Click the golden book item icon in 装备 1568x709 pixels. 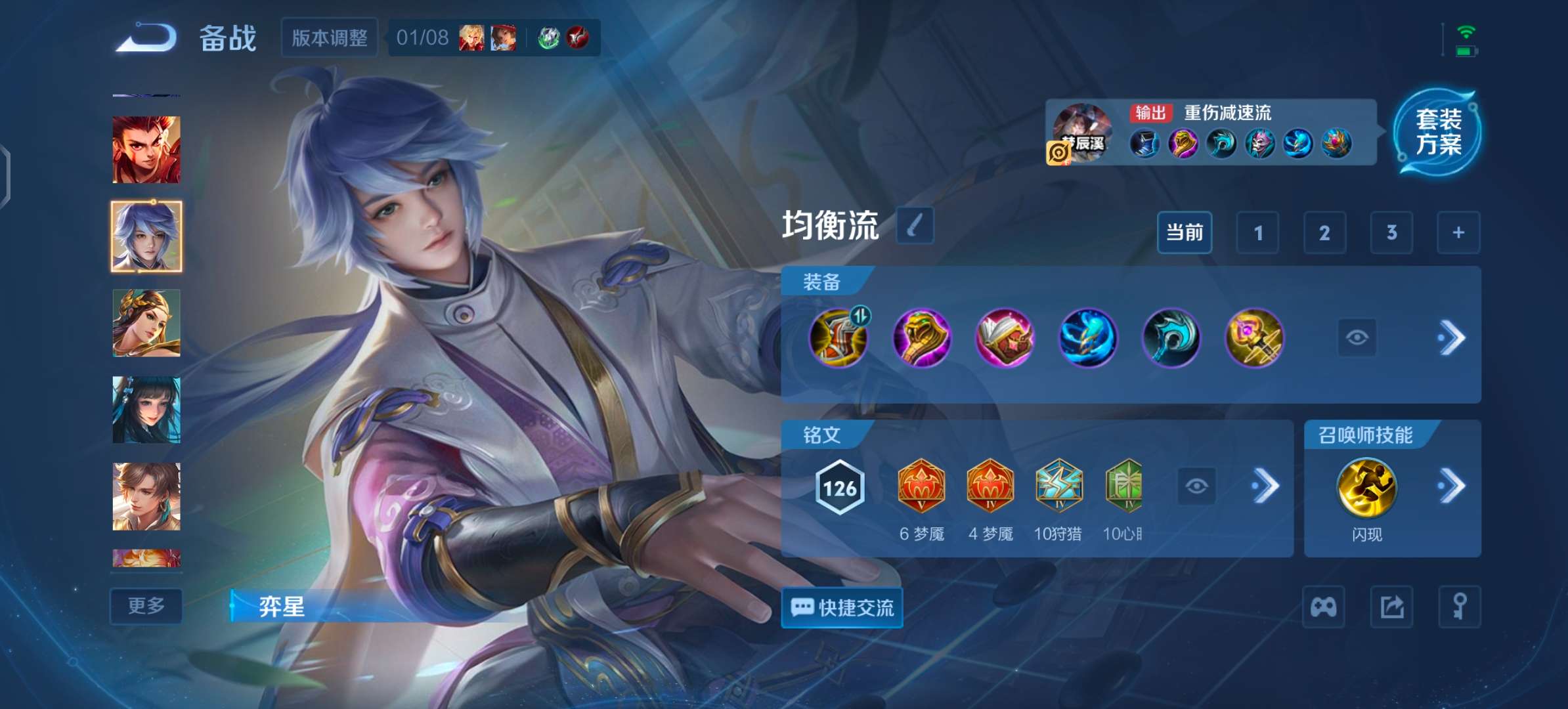[1005, 339]
